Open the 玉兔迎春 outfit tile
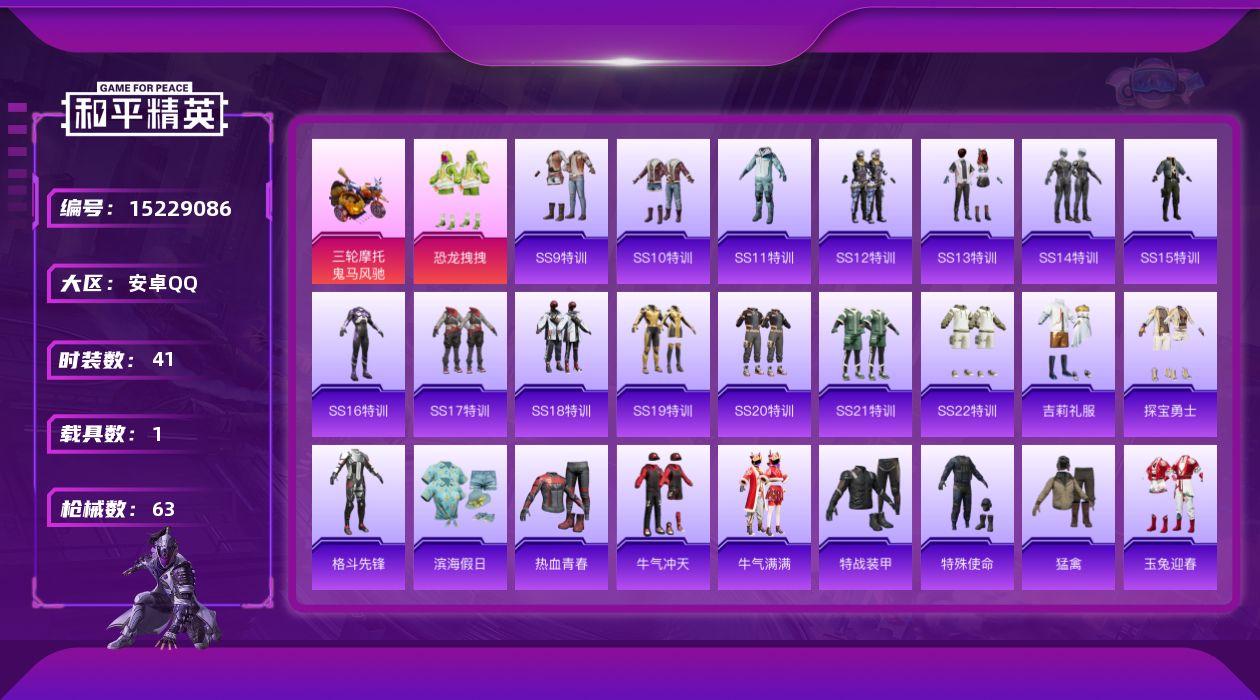Viewport: 1260px width, 700px height. pos(1170,517)
